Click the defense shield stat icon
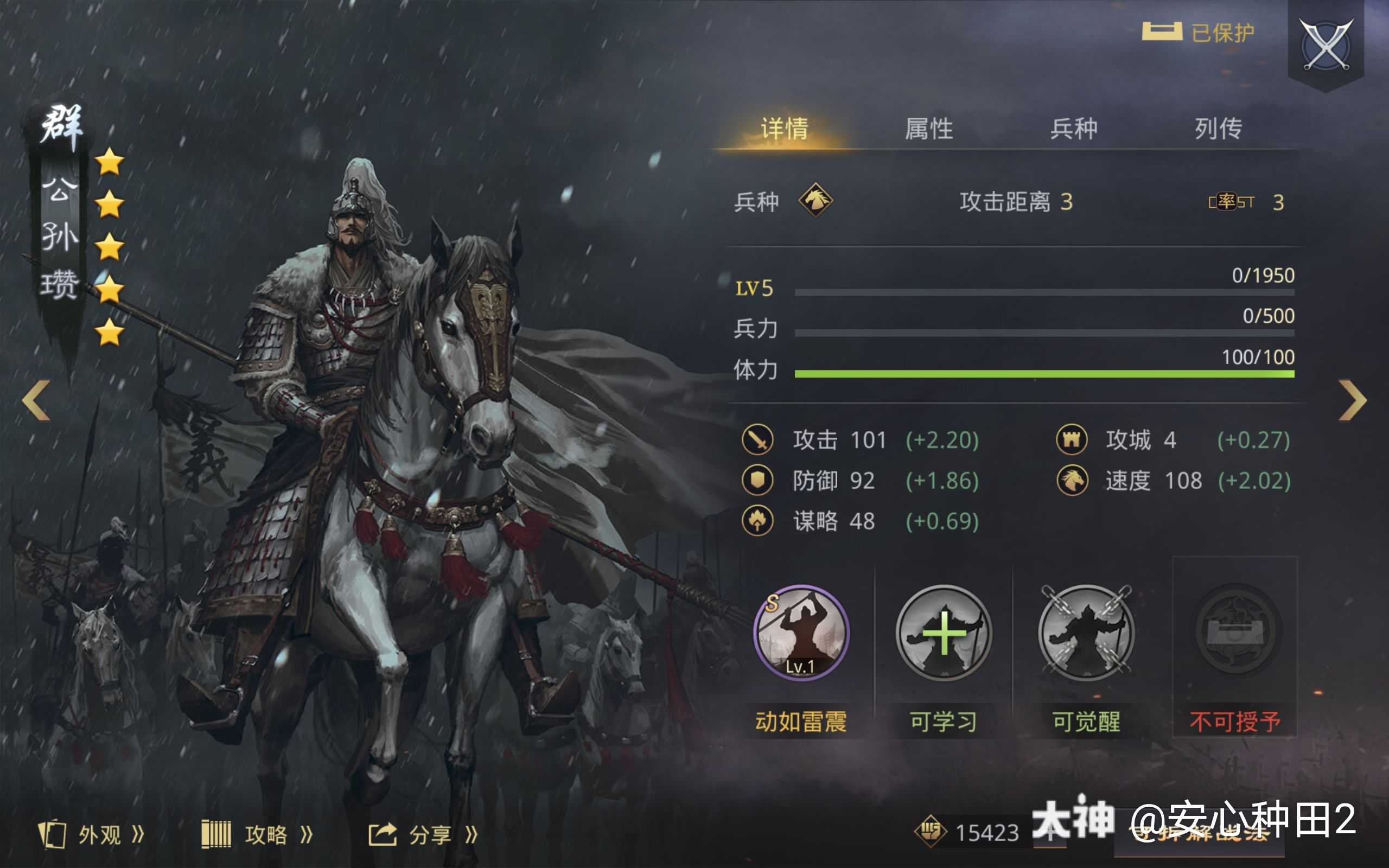Screen dimensions: 1389x868 coord(760,482)
